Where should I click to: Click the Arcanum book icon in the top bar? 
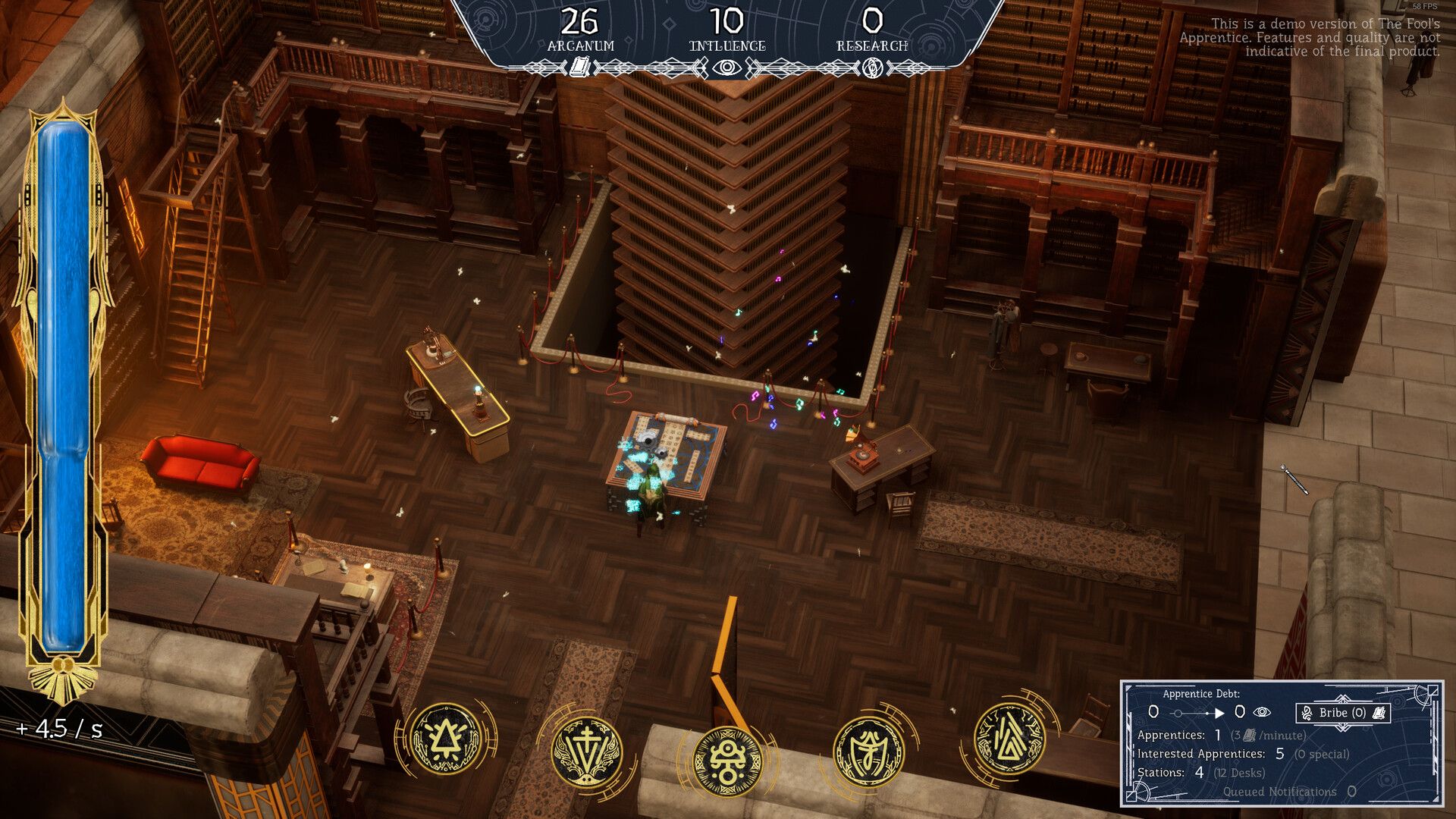coord(581,67)
